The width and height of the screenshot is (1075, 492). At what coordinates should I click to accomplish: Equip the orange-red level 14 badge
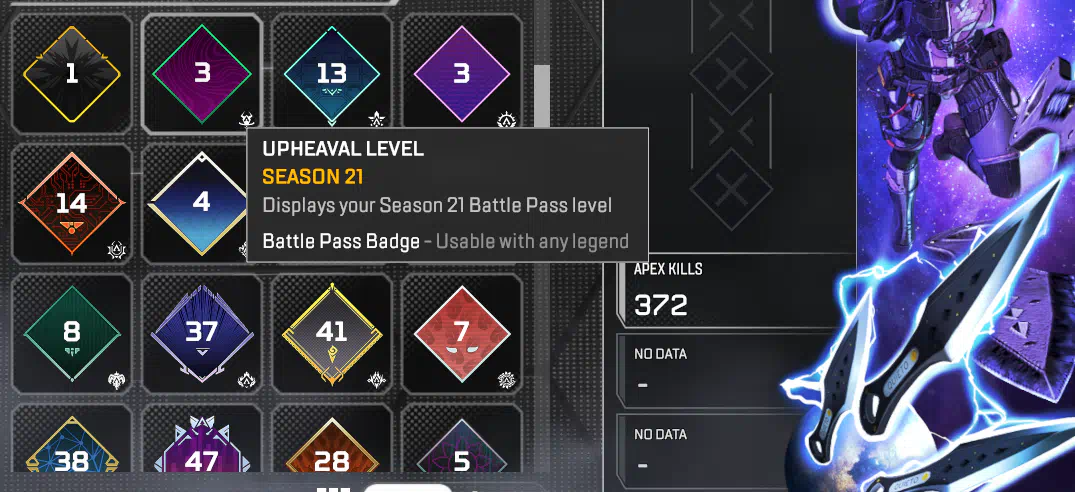pyautogui.click(x=71, y=204)
